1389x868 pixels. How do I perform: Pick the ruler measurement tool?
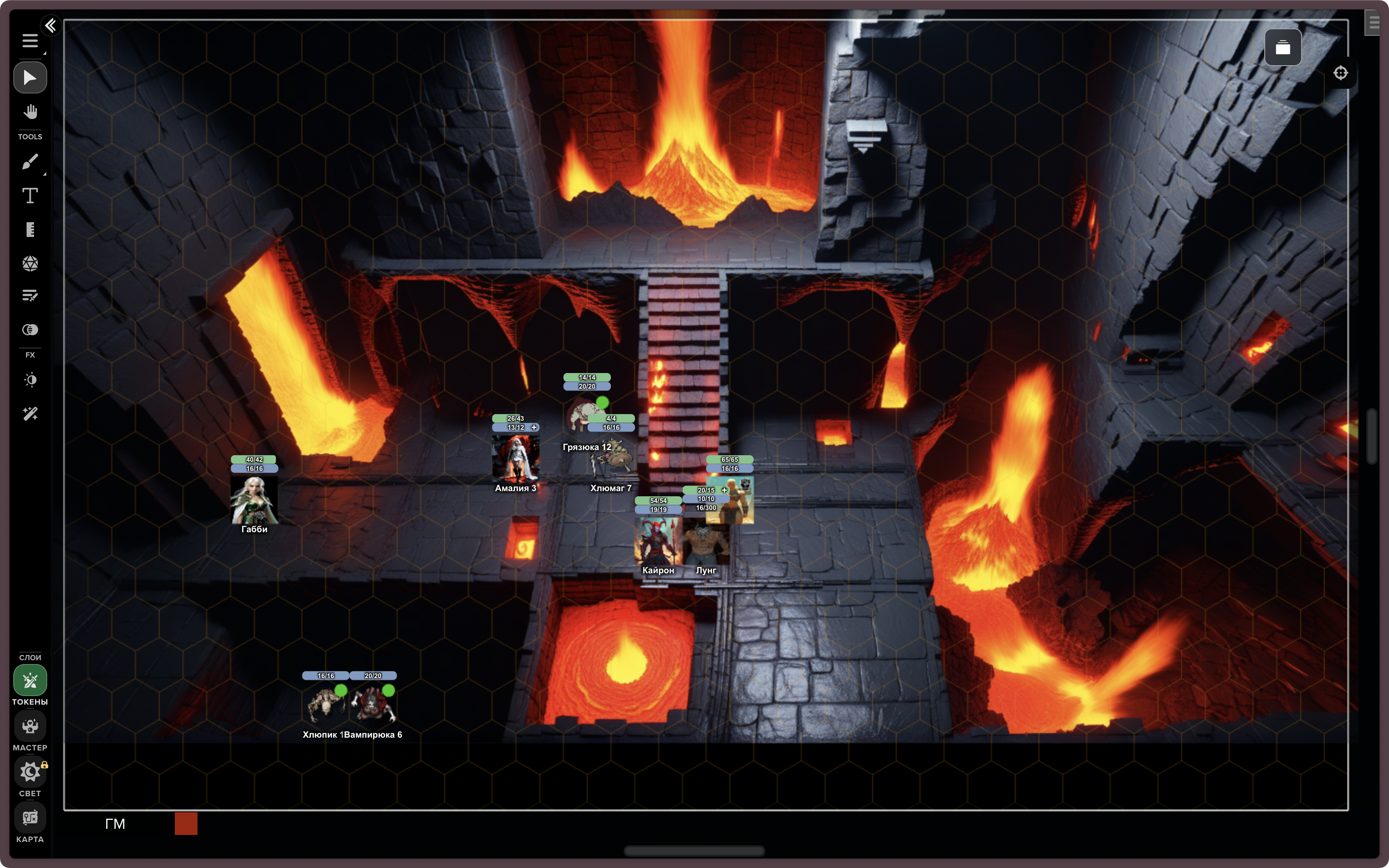[30, 230]
